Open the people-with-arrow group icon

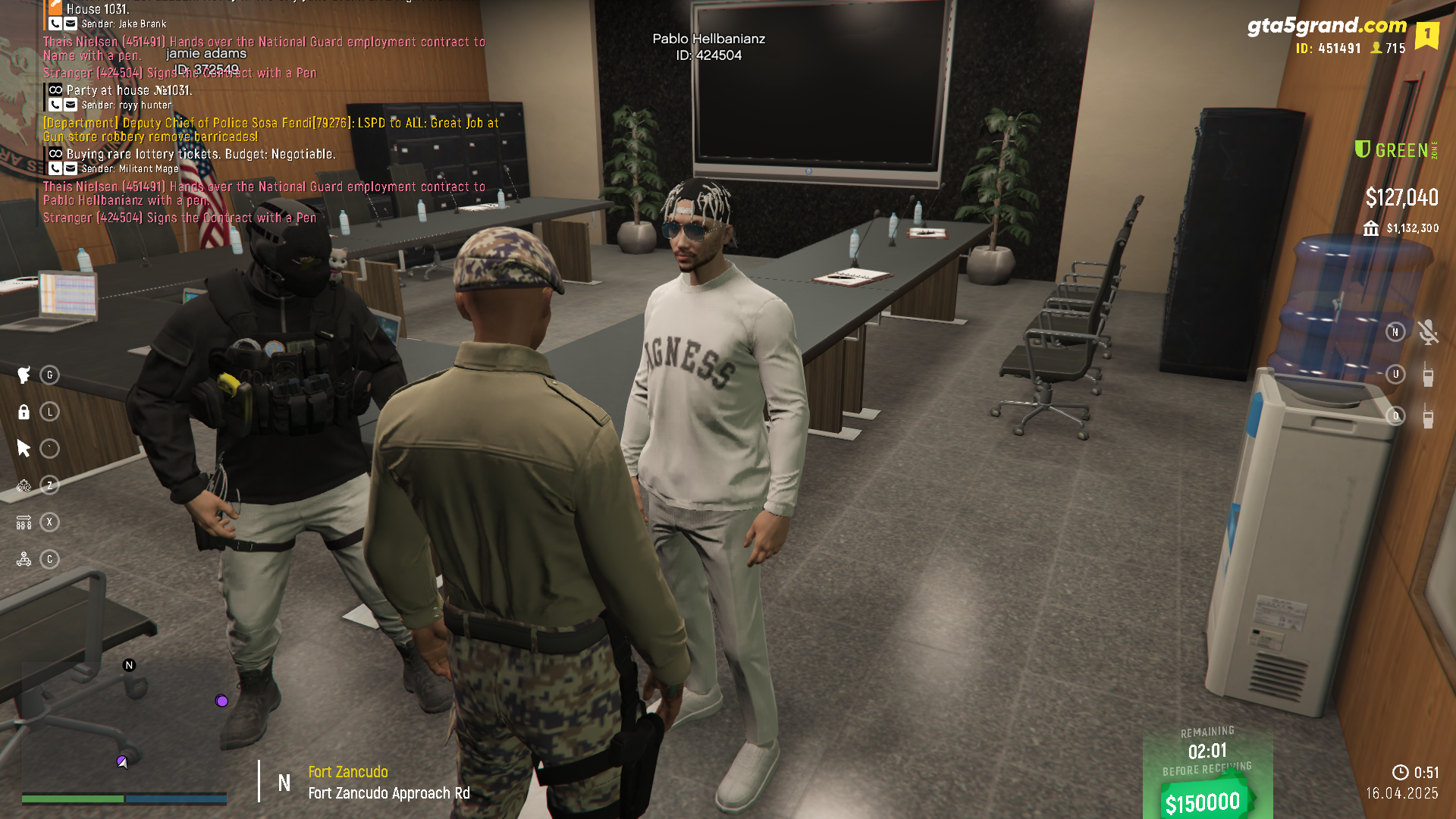click(24, 522)
